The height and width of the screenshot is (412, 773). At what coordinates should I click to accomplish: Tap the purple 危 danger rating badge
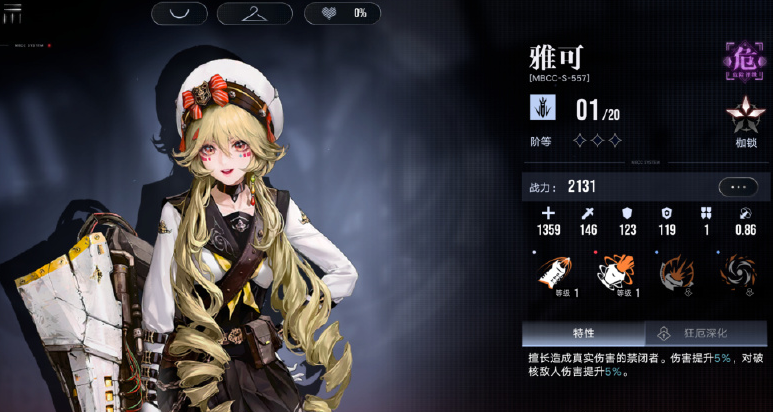(744, 62)
